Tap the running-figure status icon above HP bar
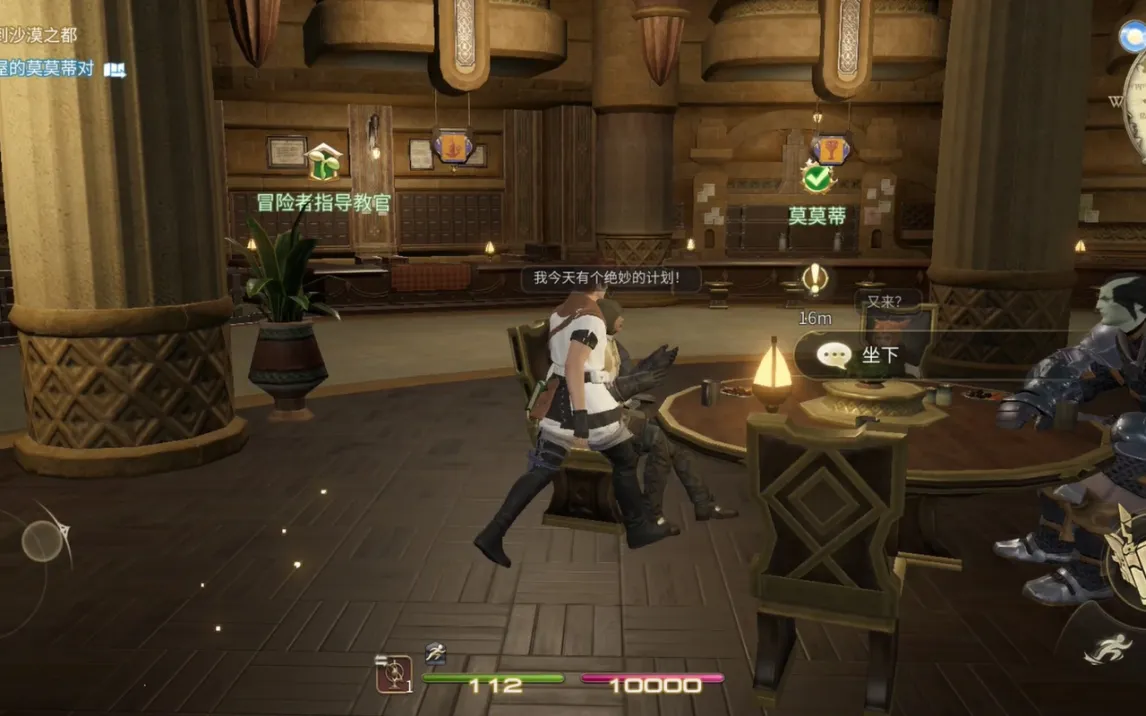The height and width of the screenshot is (716, 1146). point(434,652)
